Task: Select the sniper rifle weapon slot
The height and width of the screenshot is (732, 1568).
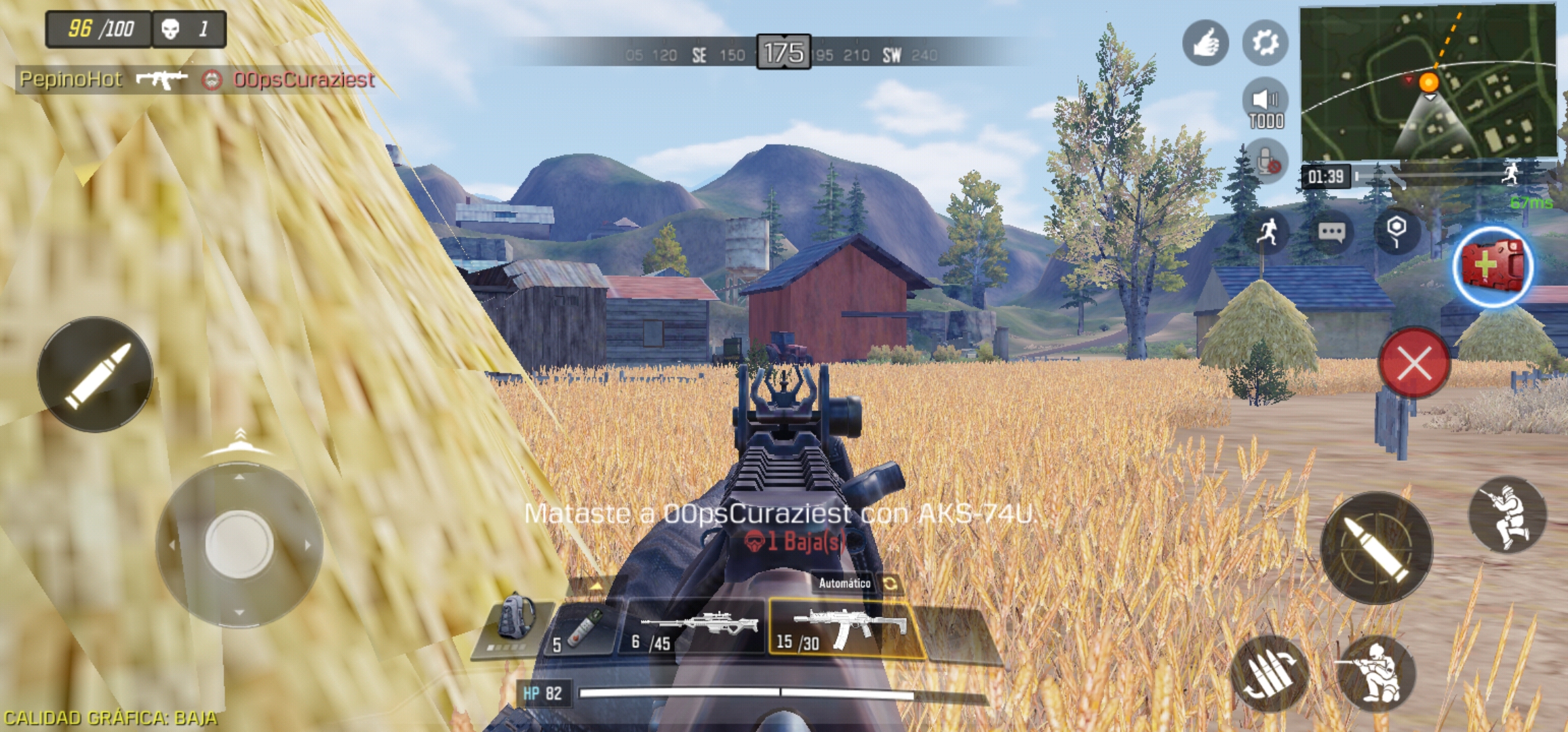Action: pos(693,628)
